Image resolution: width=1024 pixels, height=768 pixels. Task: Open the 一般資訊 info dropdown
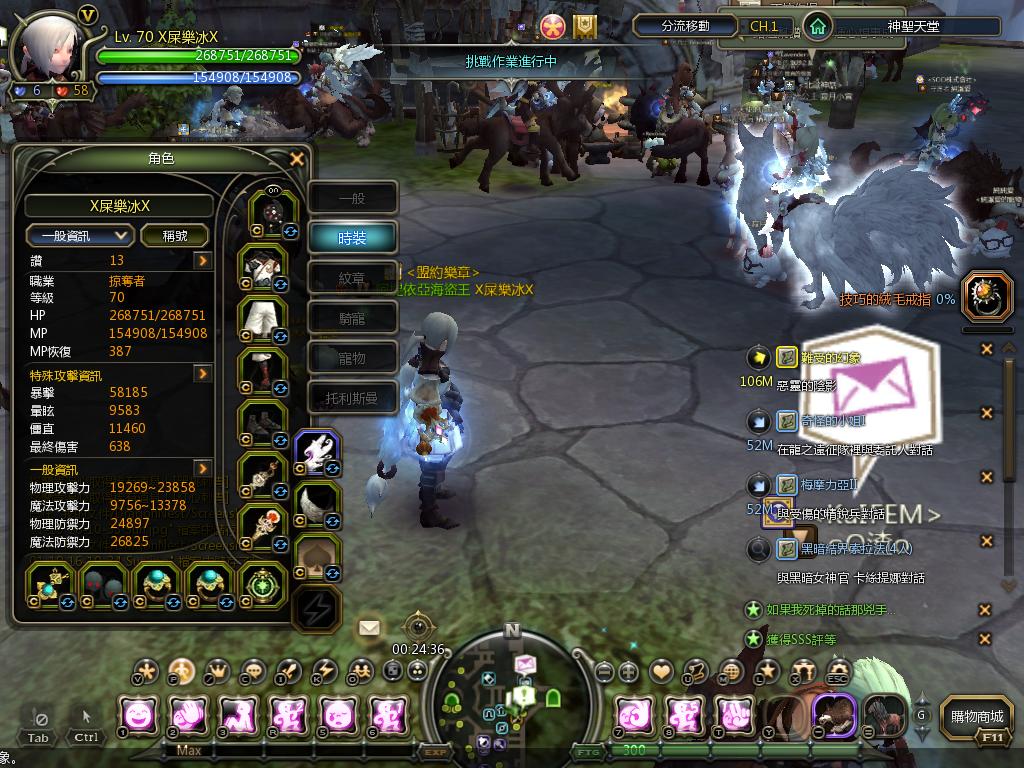(80, 236)
